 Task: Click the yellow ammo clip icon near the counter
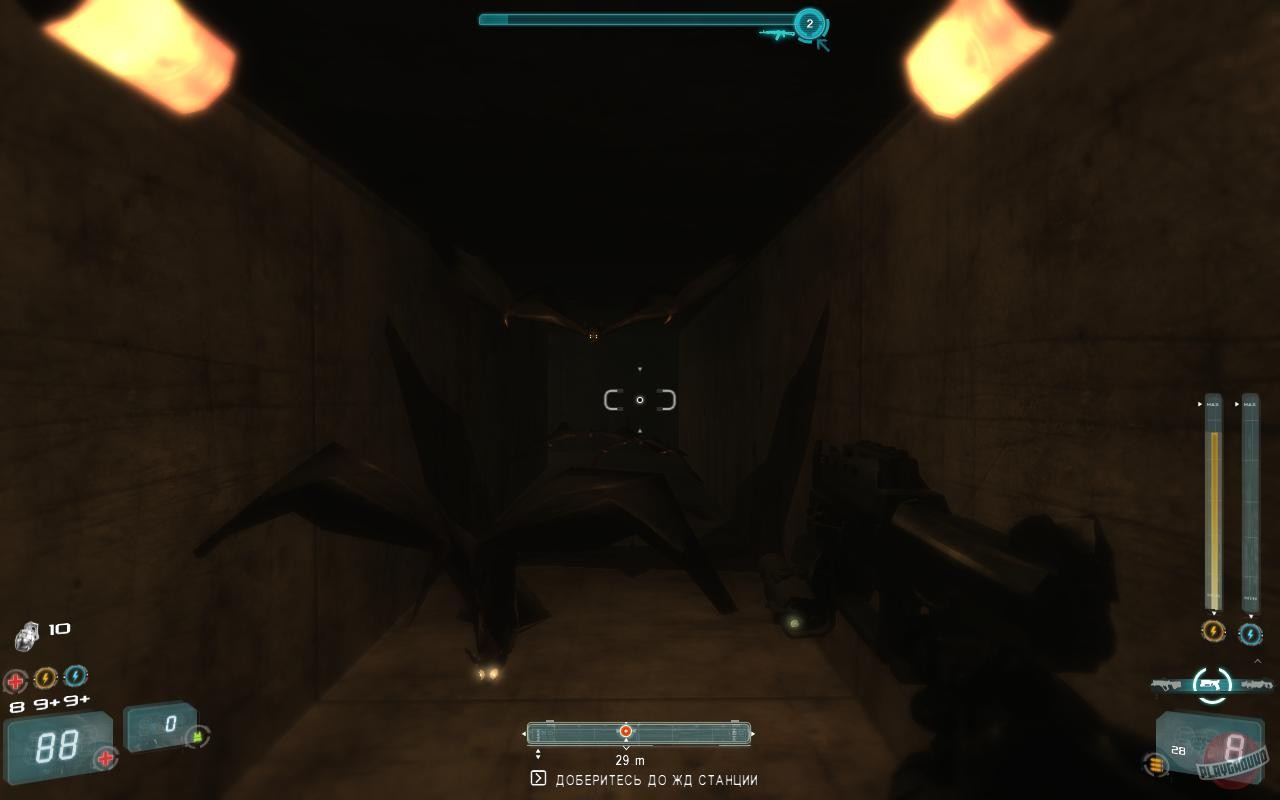[x=1156, y=764]
